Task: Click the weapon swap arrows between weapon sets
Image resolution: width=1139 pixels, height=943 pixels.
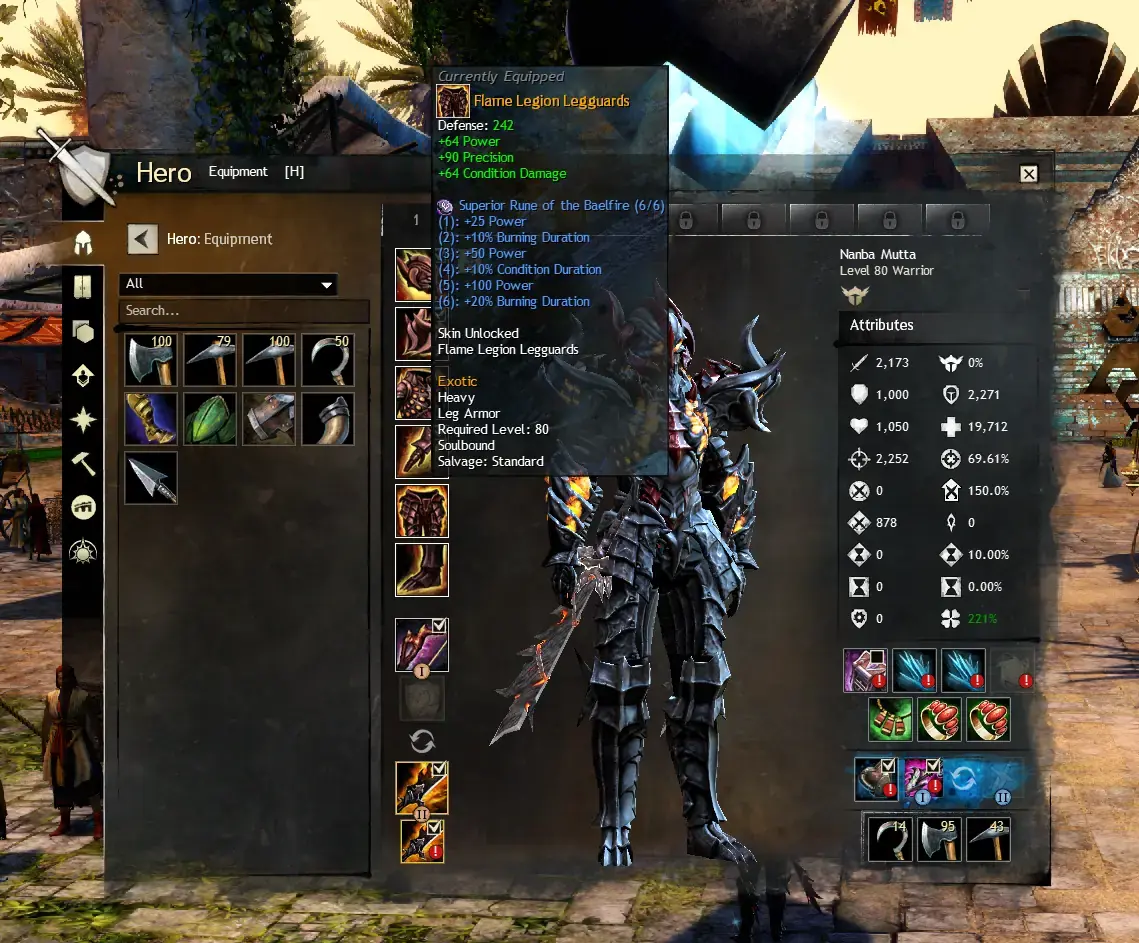Action: pyautogui.click(x=422, y=741)
